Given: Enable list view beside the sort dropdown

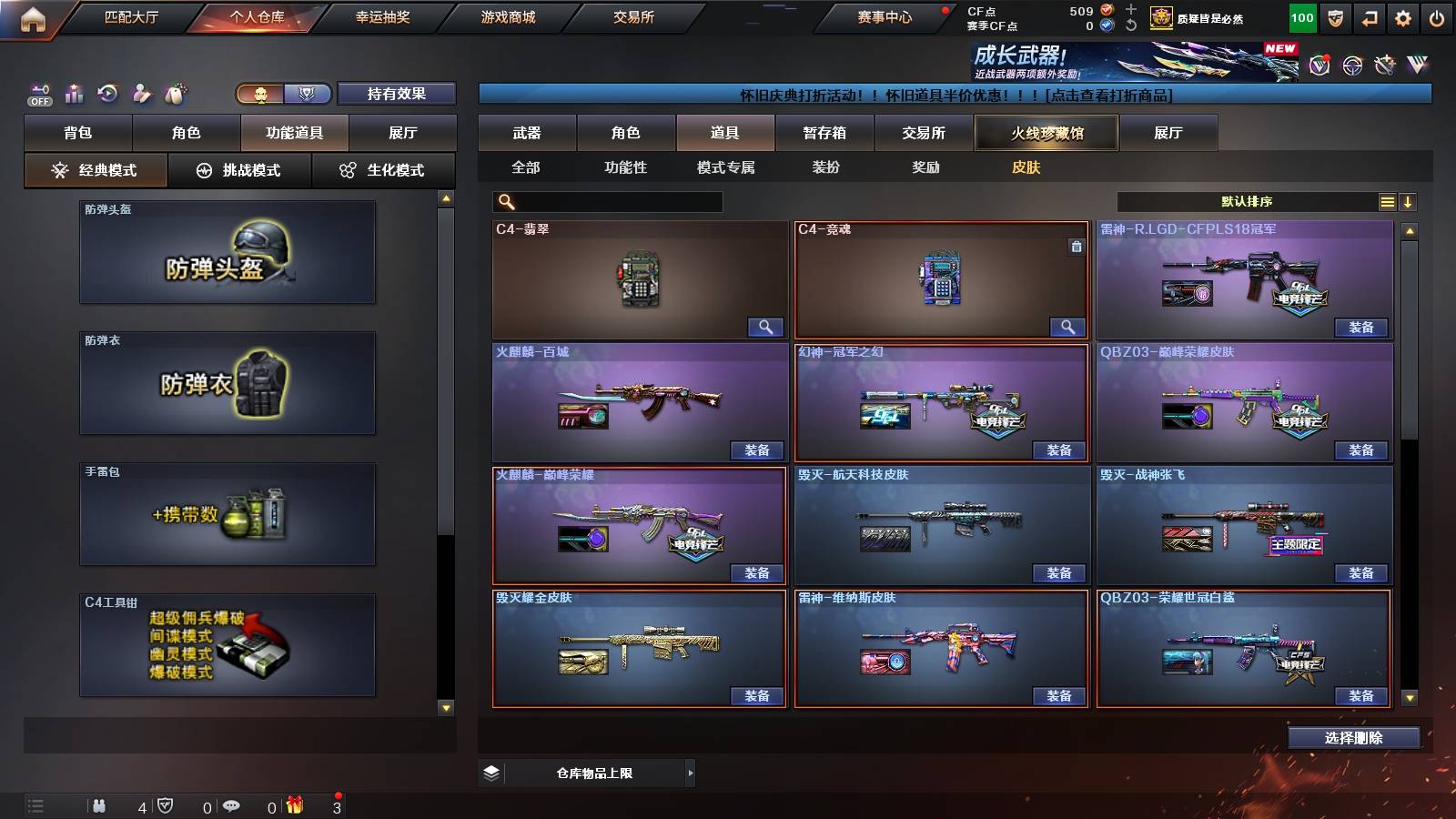Looking at the screenshot, I should (1387, 201).
